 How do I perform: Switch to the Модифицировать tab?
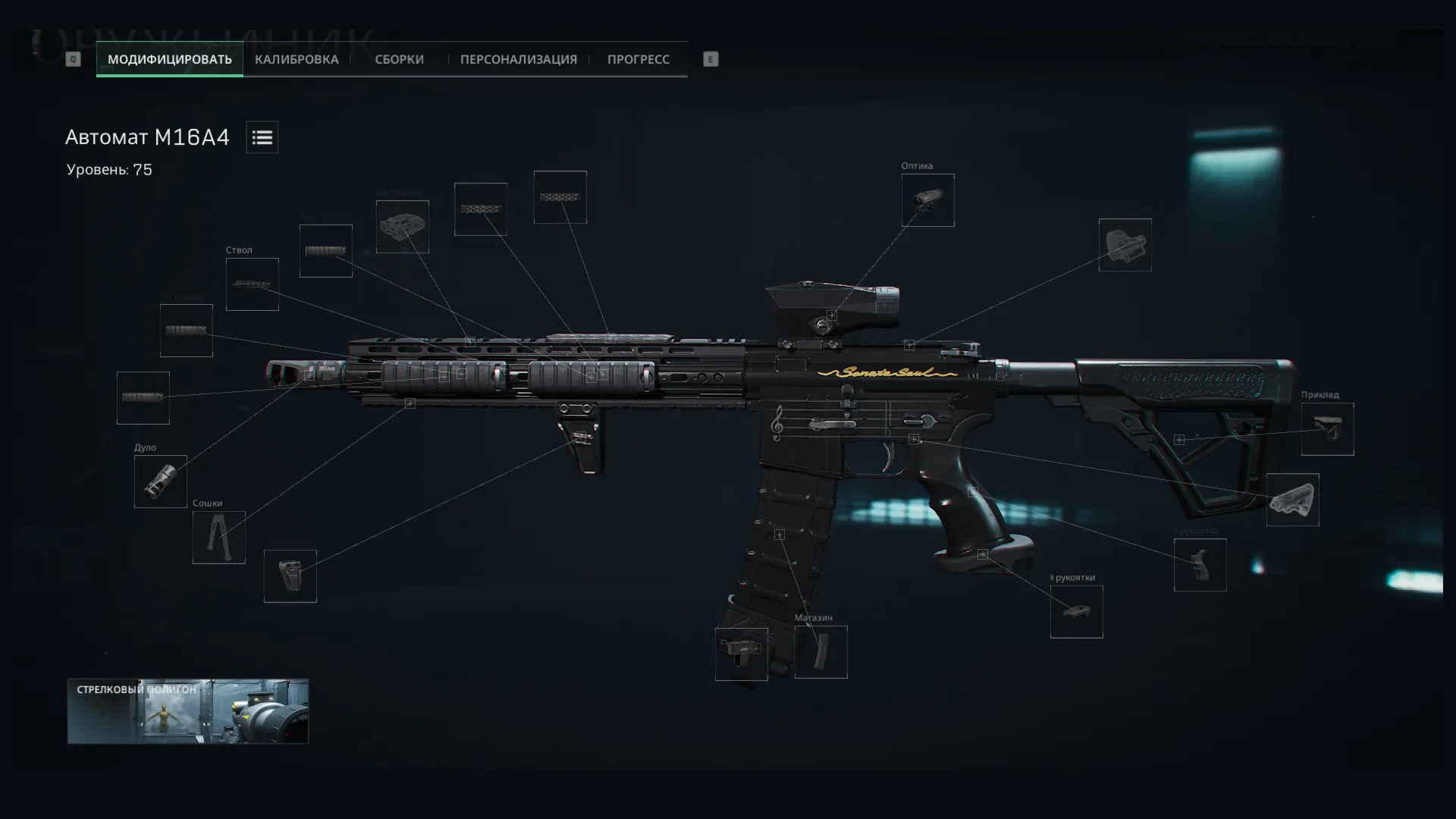169,59
